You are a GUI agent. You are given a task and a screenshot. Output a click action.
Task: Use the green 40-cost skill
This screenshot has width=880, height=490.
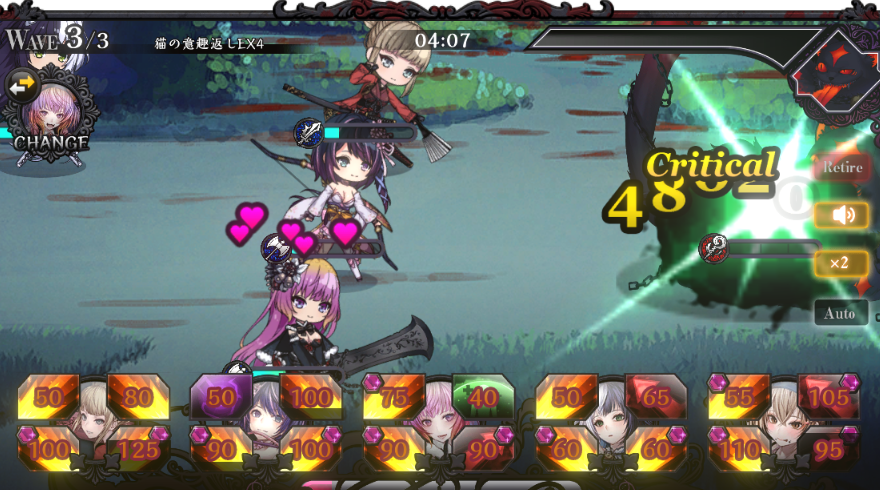click(x=483, y=397)
